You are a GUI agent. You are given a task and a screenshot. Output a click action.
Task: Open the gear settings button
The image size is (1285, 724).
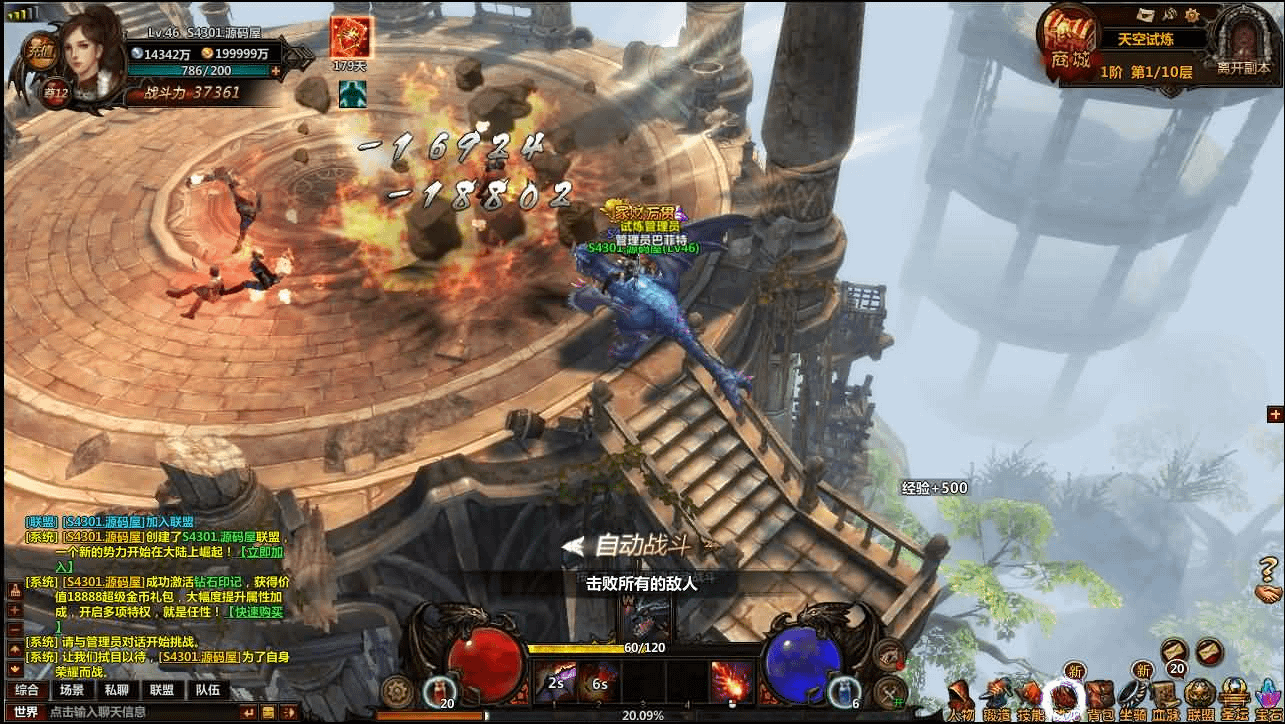[398, 691]
